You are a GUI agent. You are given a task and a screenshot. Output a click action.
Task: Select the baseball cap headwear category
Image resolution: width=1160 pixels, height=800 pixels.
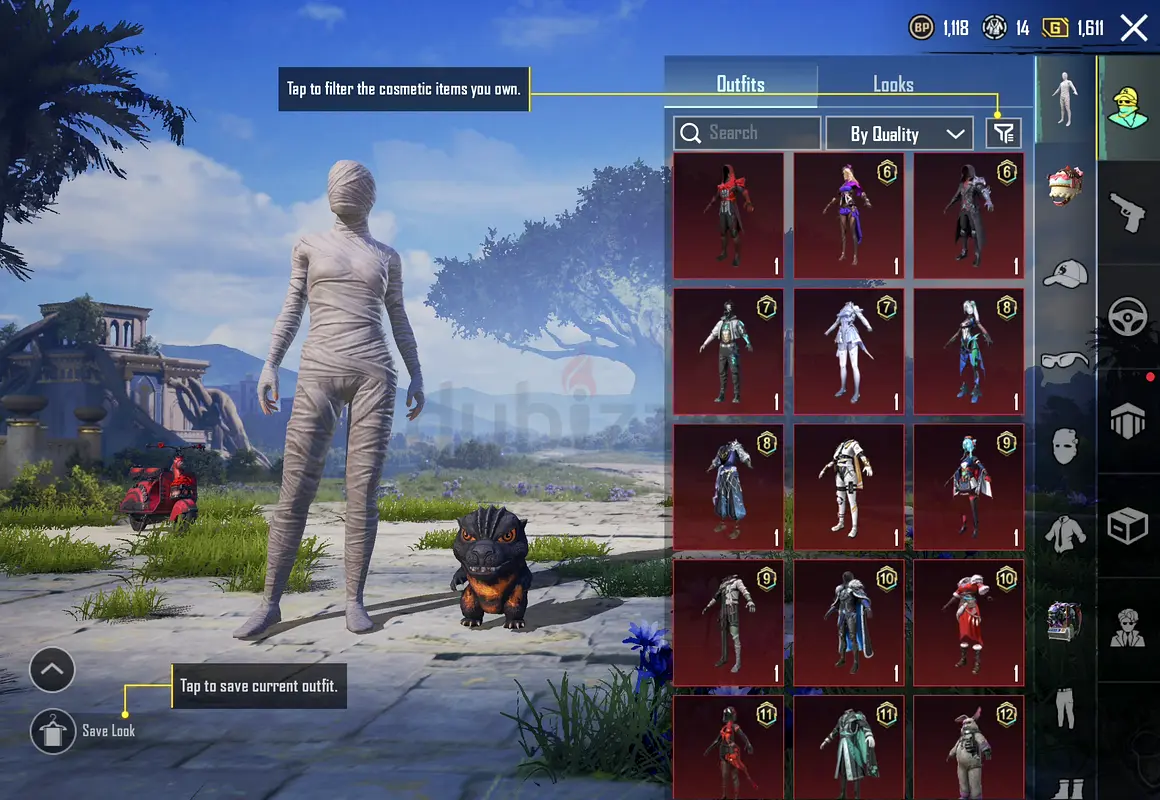point(1065,273)
